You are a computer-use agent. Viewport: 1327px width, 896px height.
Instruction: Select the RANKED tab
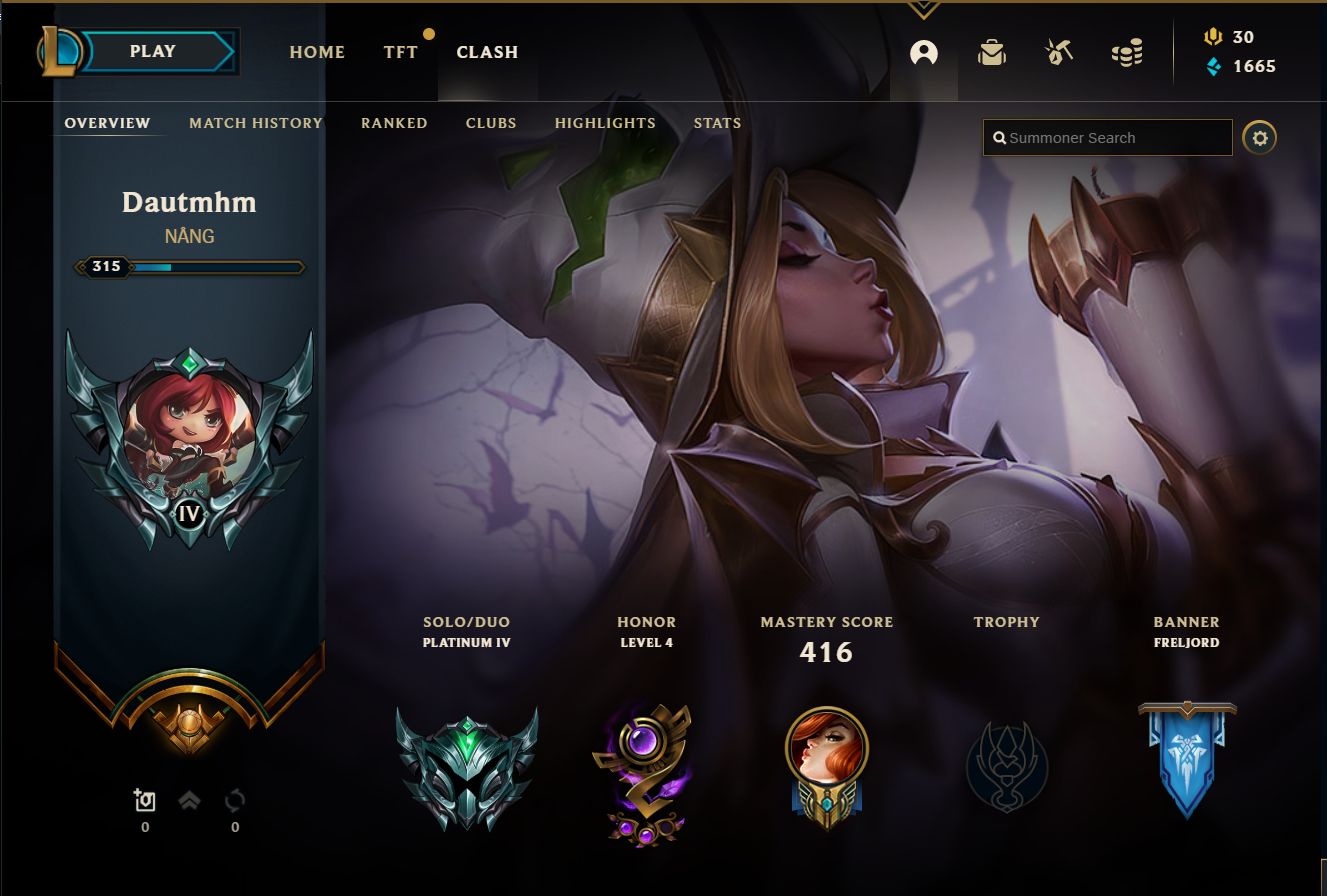pos(394,123)
